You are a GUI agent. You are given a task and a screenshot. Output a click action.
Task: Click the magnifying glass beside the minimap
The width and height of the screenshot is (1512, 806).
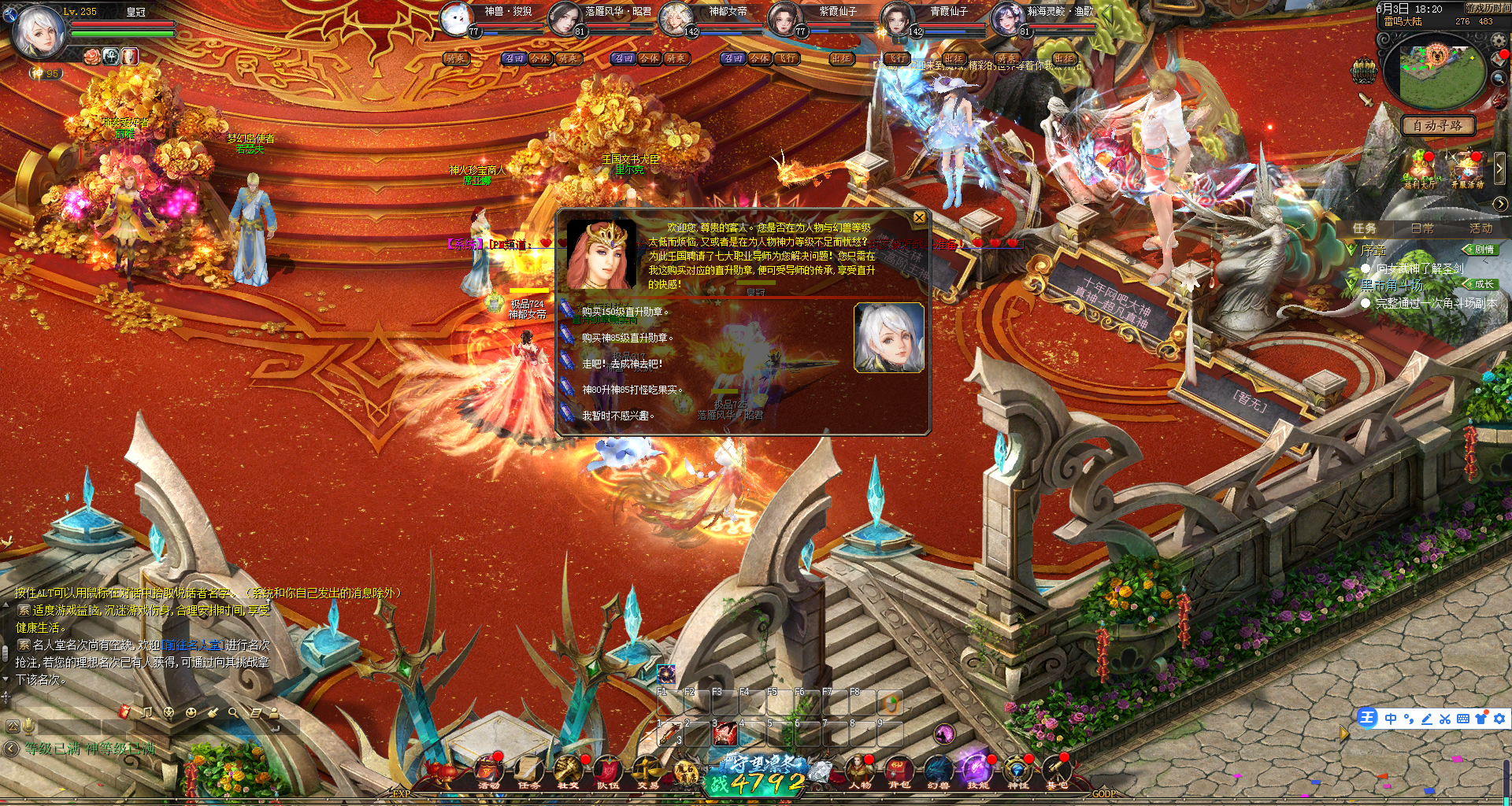click(1499, 77)
